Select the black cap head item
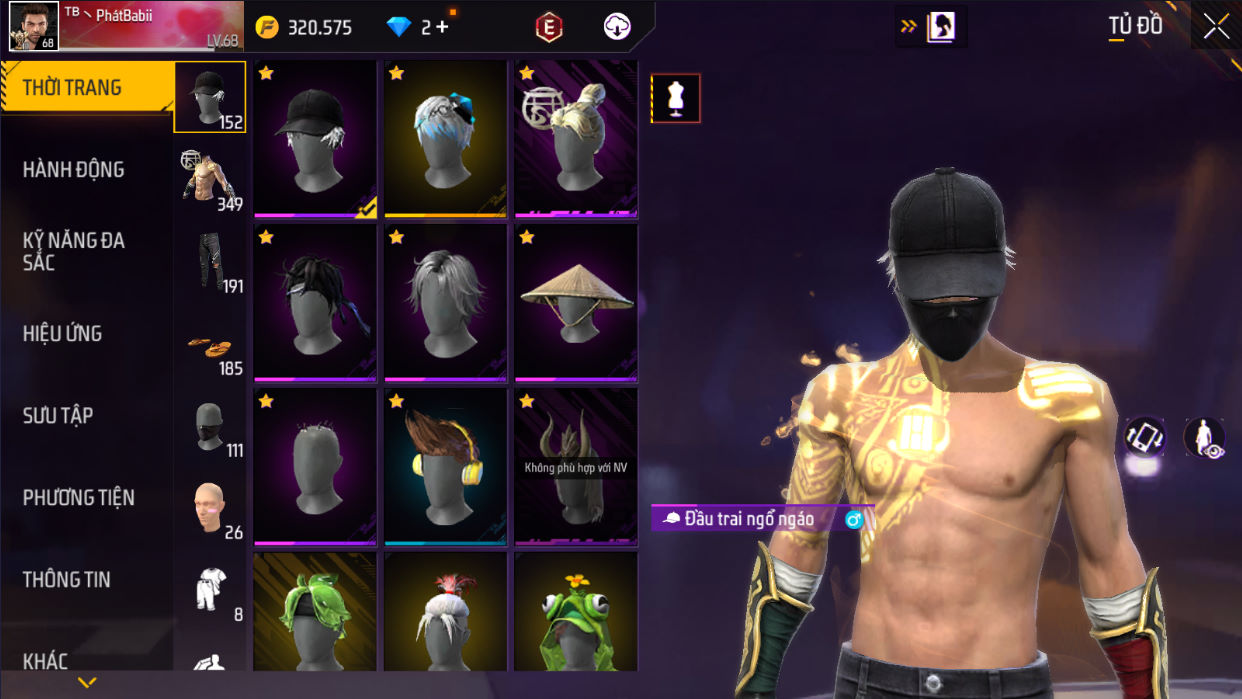The image size is (1242, 699). (x=315, y=139)
